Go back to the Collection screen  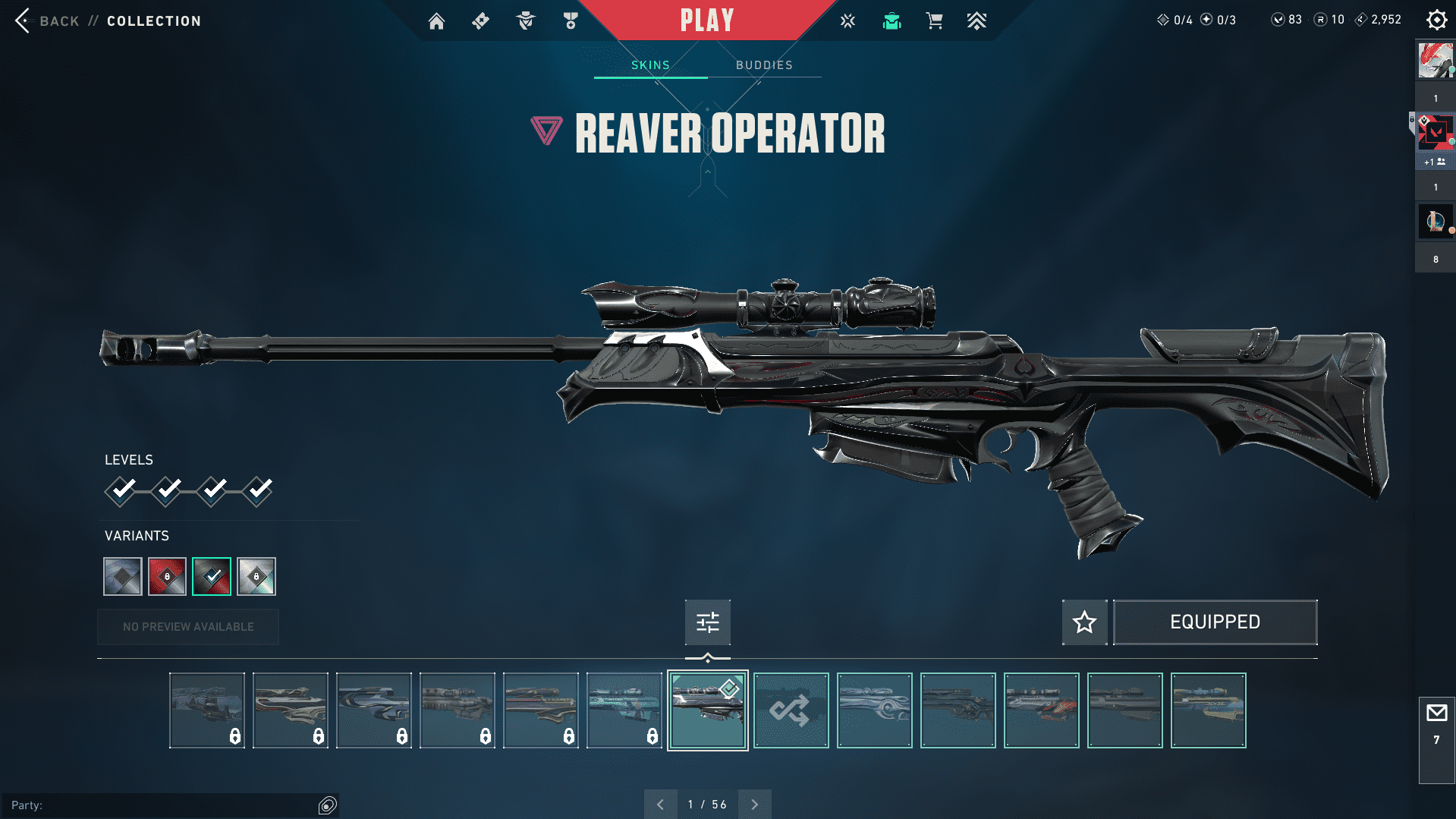tap(46, 21)
